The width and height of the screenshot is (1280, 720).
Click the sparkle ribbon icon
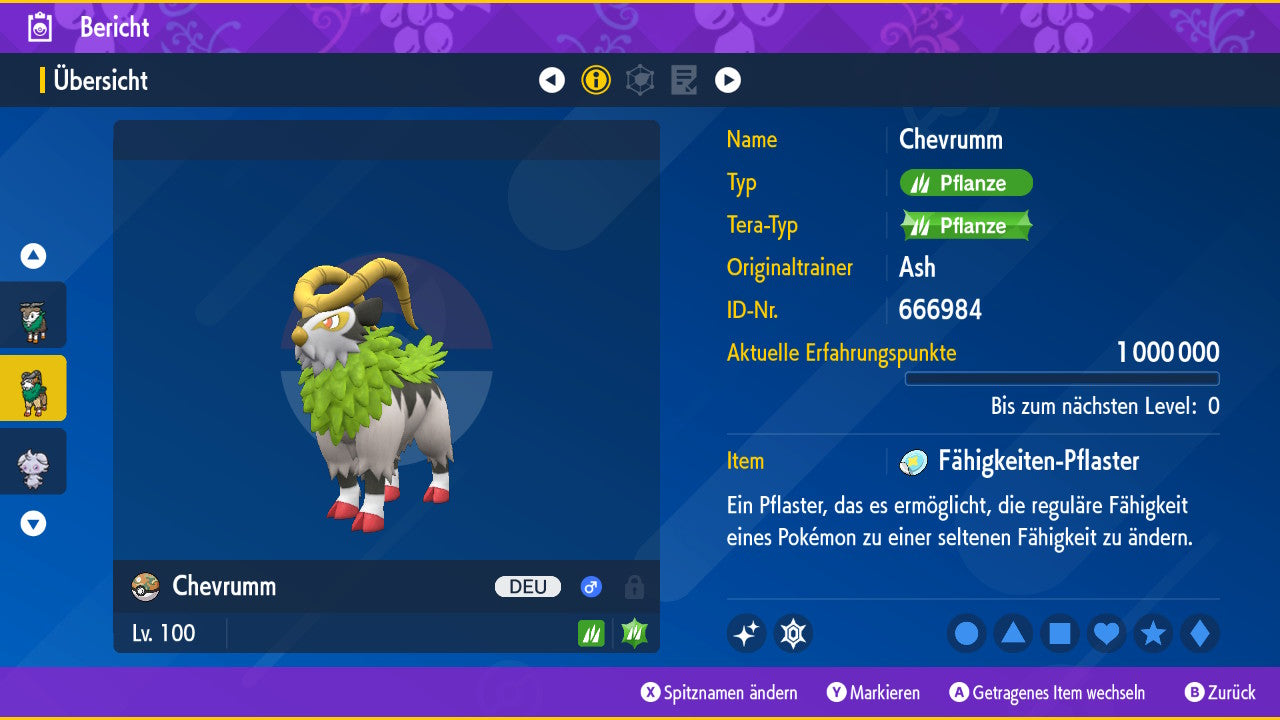tap(747, 633)
